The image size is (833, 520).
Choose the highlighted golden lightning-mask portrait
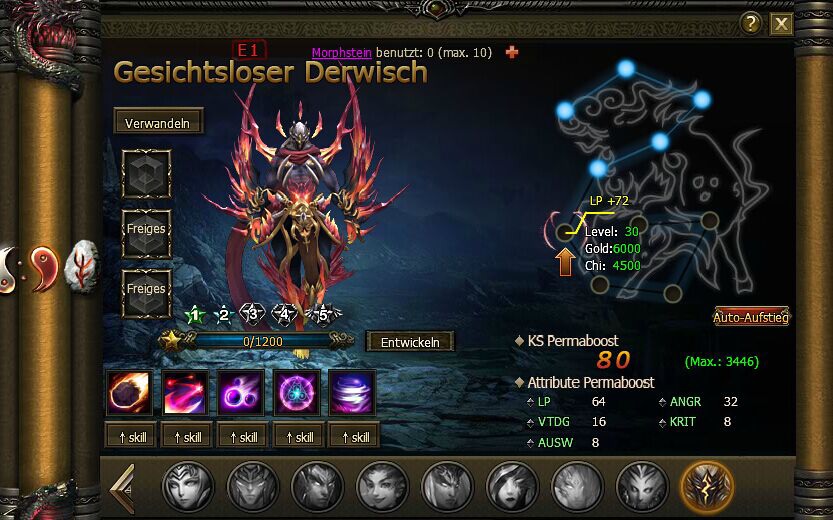pyautogui.click(x=706, y=488)
